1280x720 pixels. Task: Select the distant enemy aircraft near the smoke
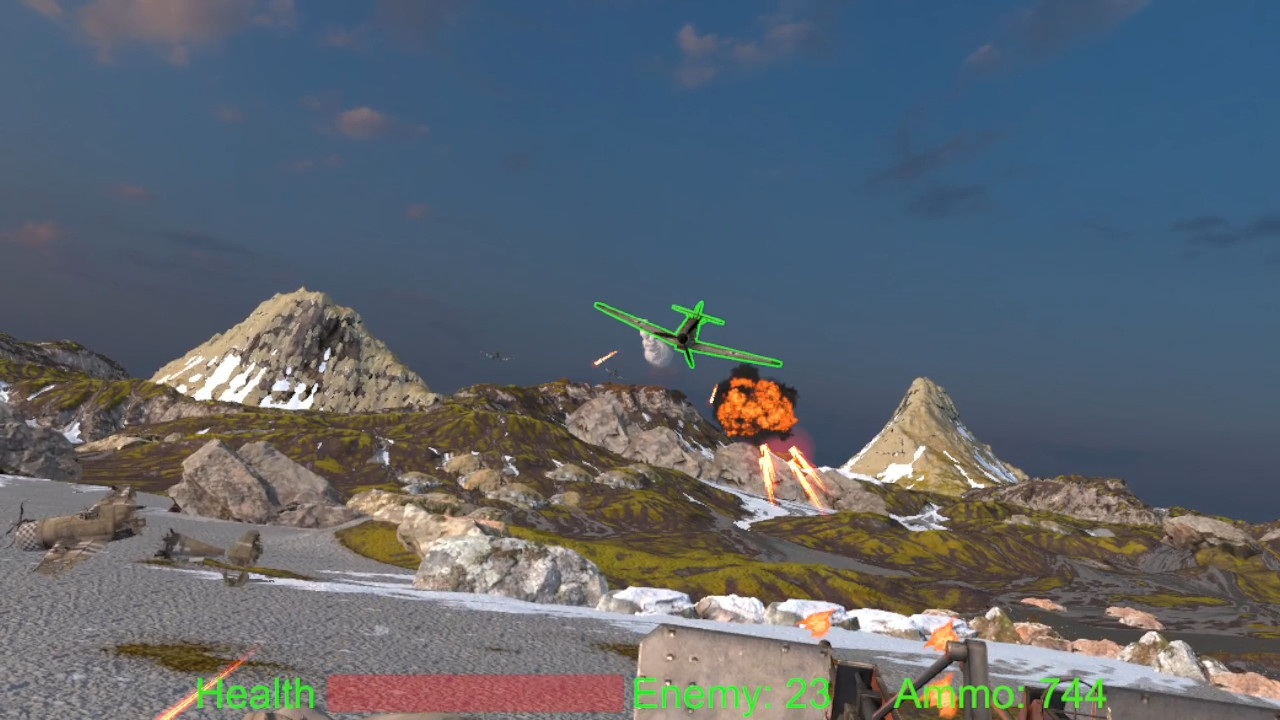click(613, 370)
